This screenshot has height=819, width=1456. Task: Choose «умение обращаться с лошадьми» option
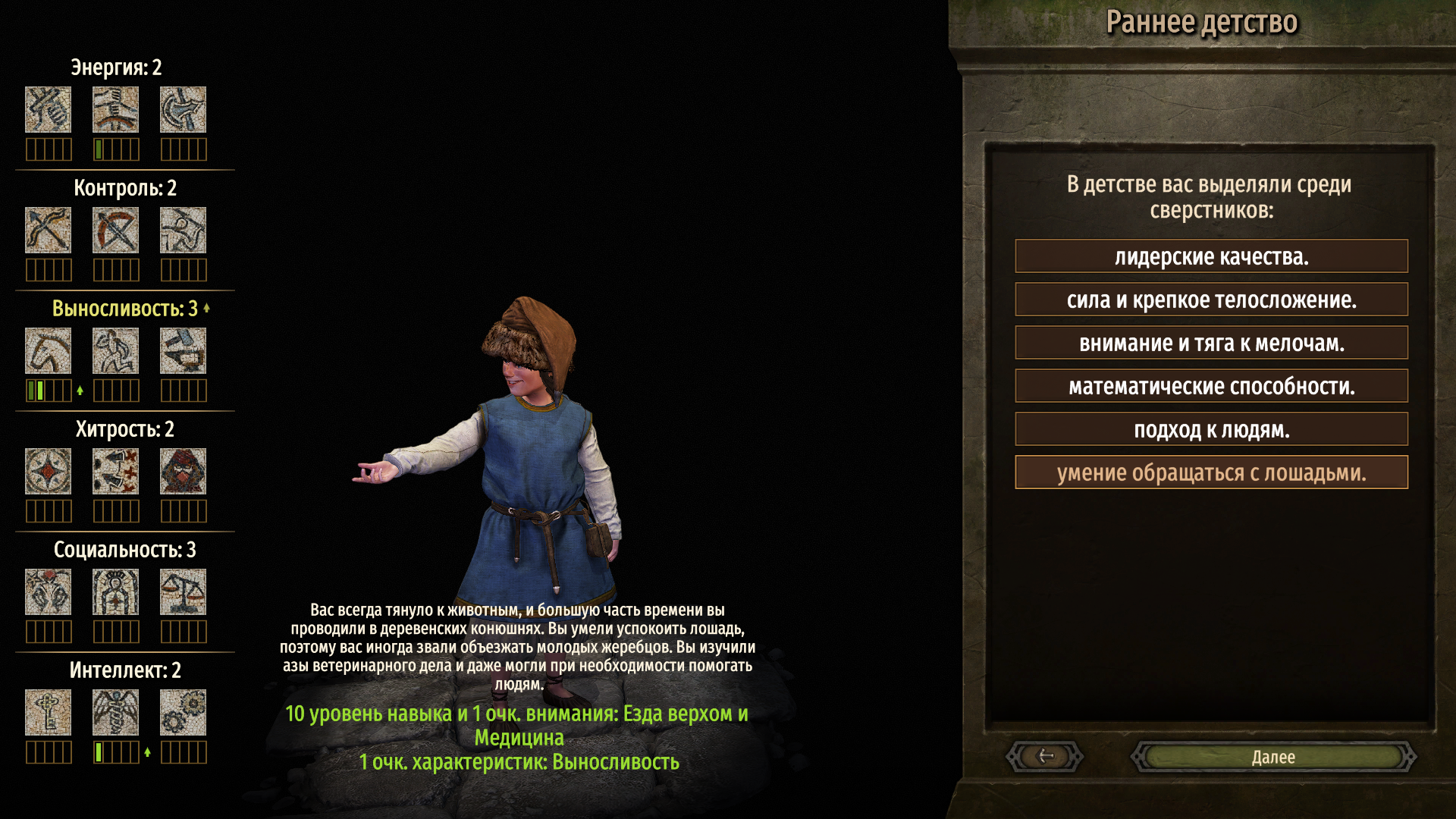[x=1211, y=473]
